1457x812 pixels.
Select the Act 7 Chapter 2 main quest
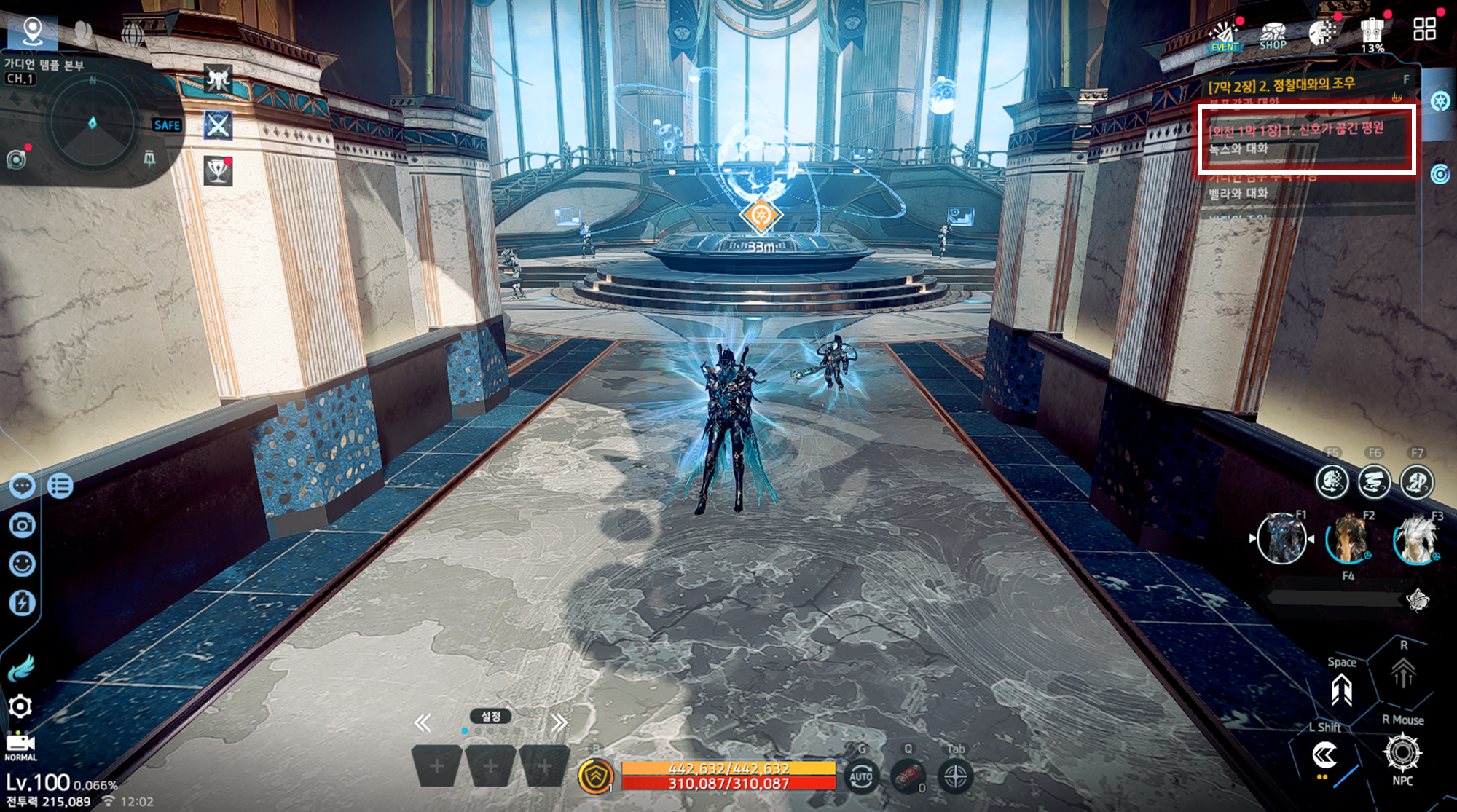pos(1282,85)
